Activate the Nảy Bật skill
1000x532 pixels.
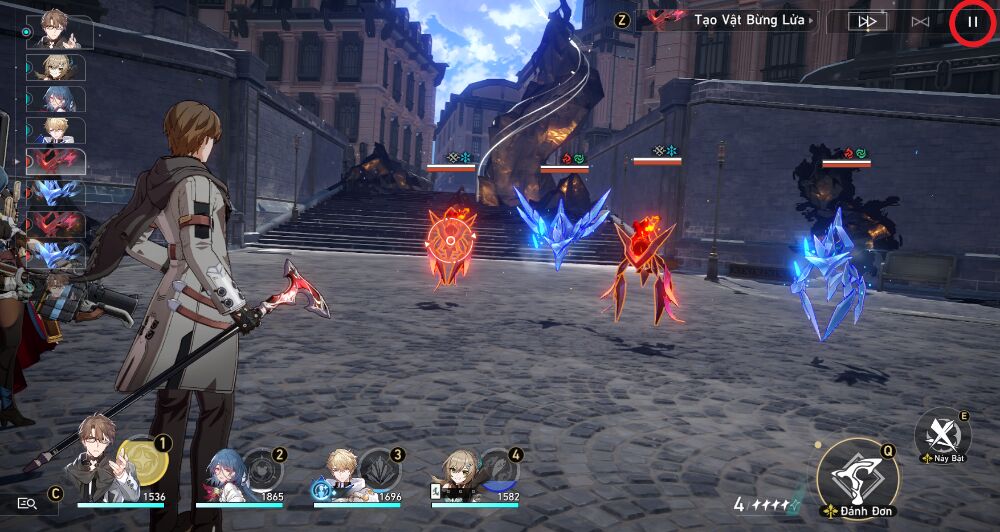point(942,433)
